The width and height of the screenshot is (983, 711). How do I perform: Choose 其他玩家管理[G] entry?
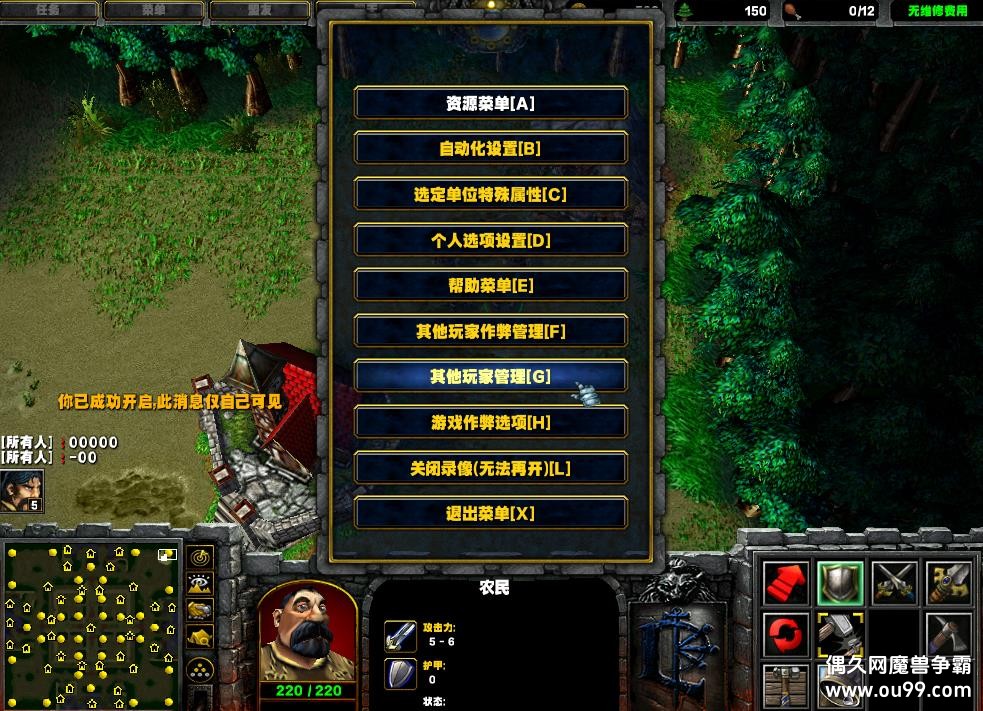point(491,377)
